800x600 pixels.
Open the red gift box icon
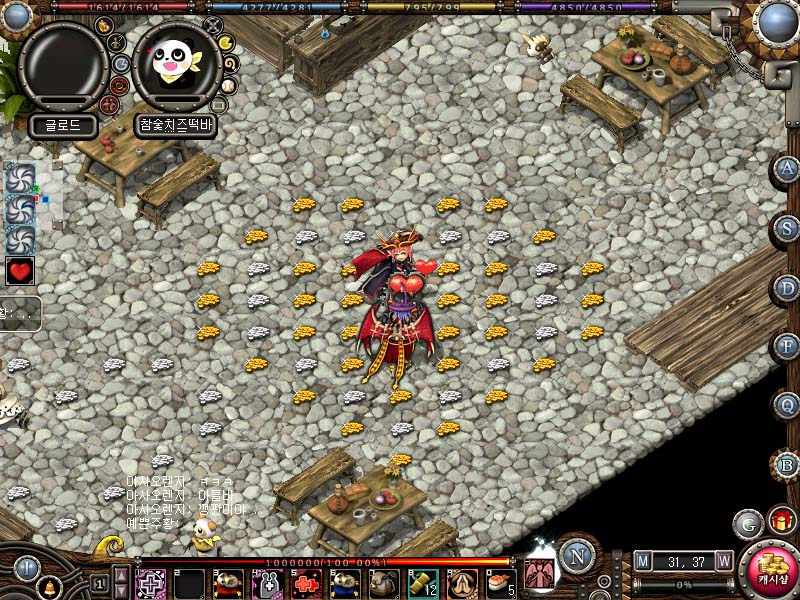(x=781, y=520)
